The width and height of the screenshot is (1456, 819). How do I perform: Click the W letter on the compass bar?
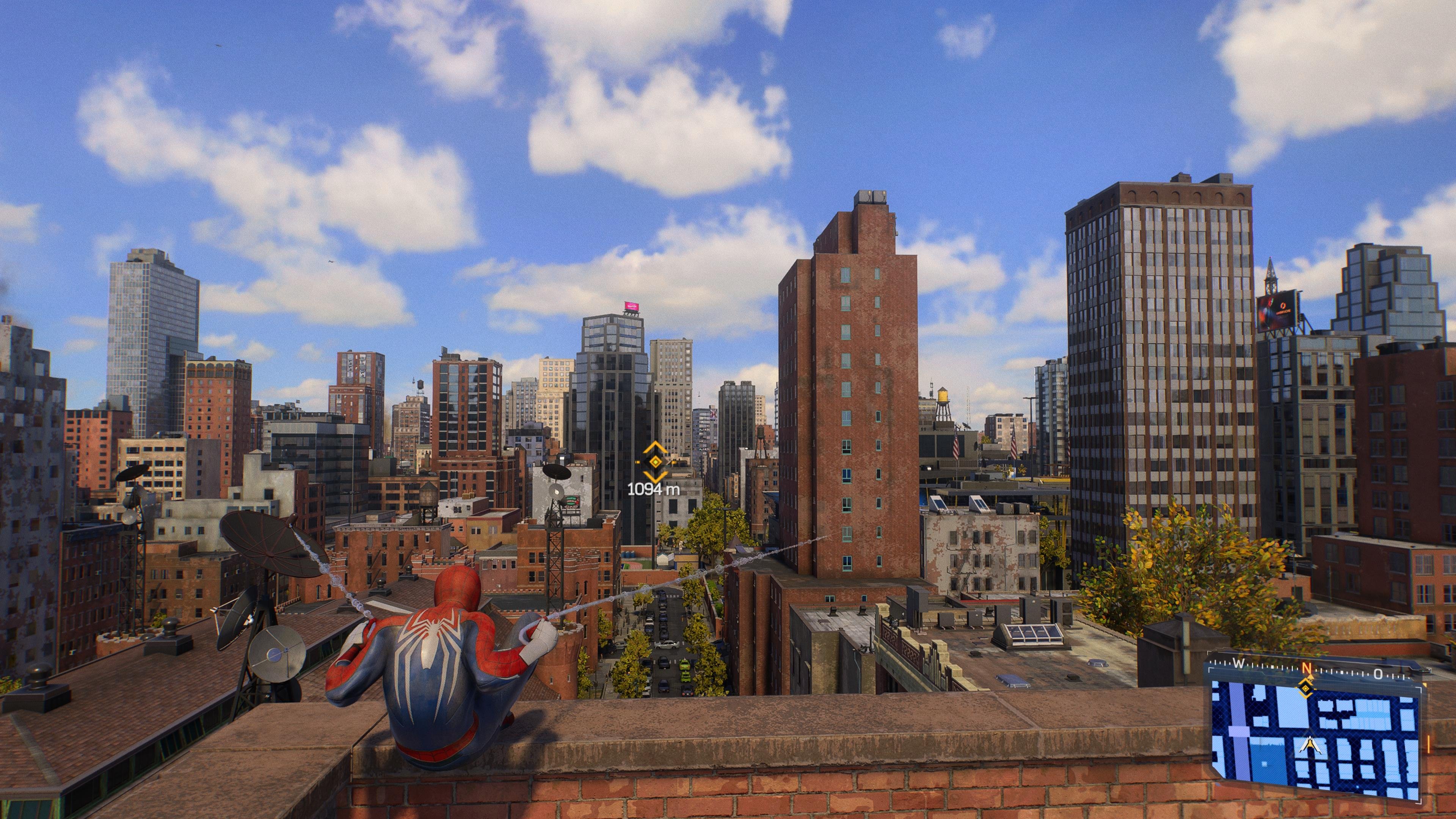pyautogui.click(x=1239, y=664)
